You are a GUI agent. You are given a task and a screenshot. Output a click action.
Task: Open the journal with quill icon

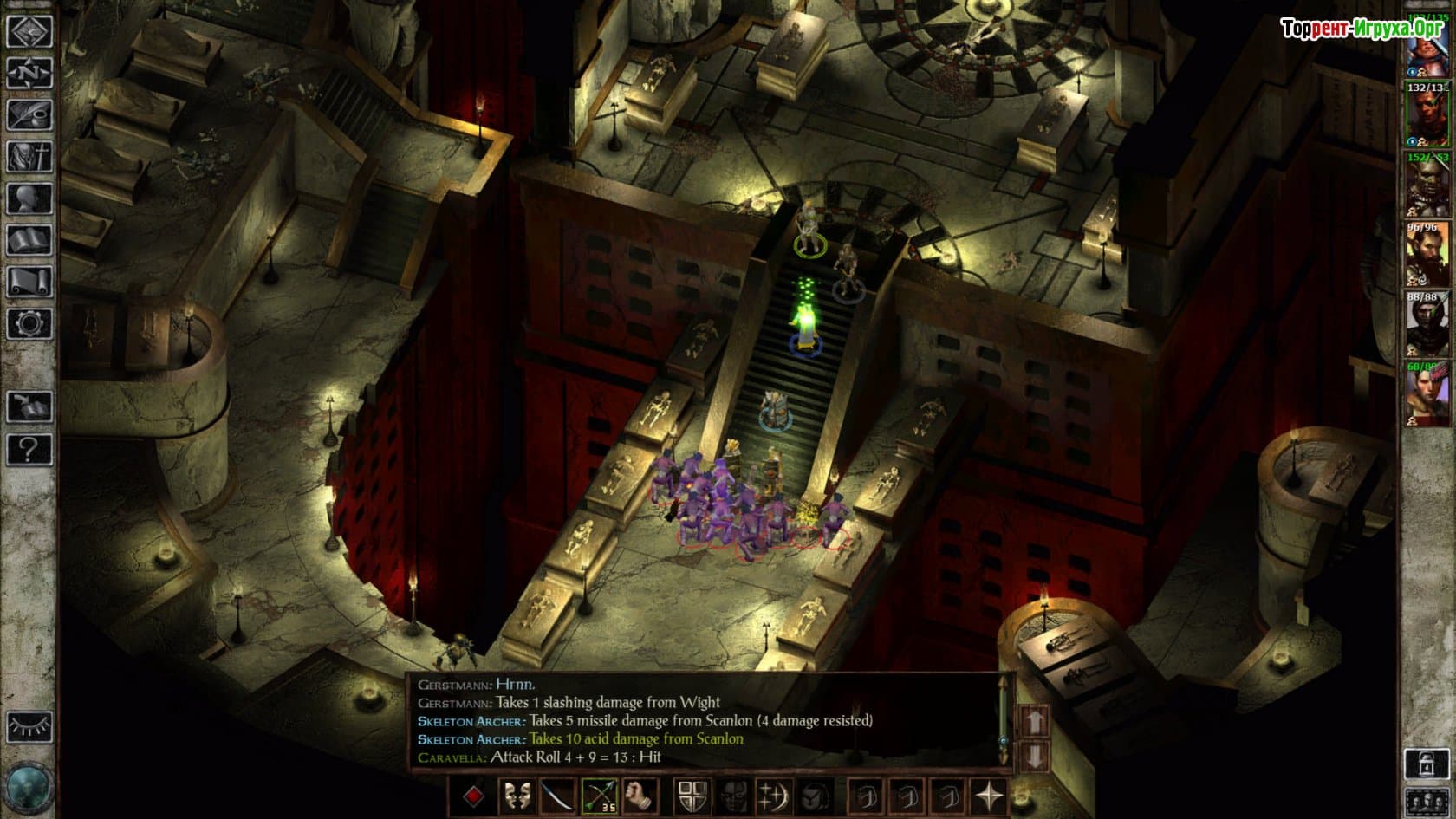pos(29,114)
